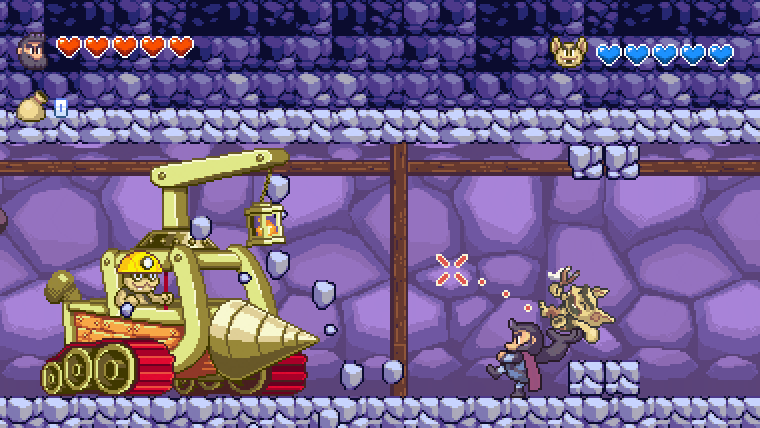Screen dimensions: 760x428
Task: Select the horned boss portrait icon
Action: [x=567, y=52]
